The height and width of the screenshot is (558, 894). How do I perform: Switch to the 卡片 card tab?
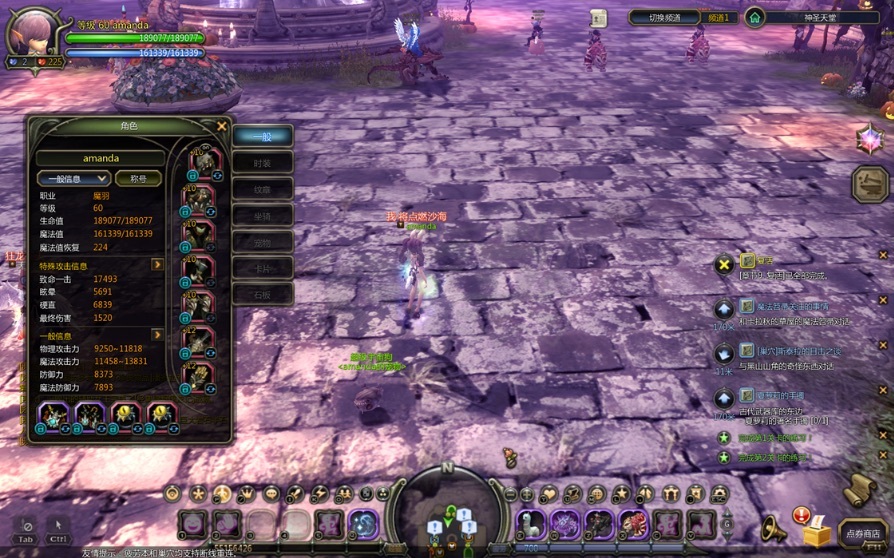click(x=262, y=268)
